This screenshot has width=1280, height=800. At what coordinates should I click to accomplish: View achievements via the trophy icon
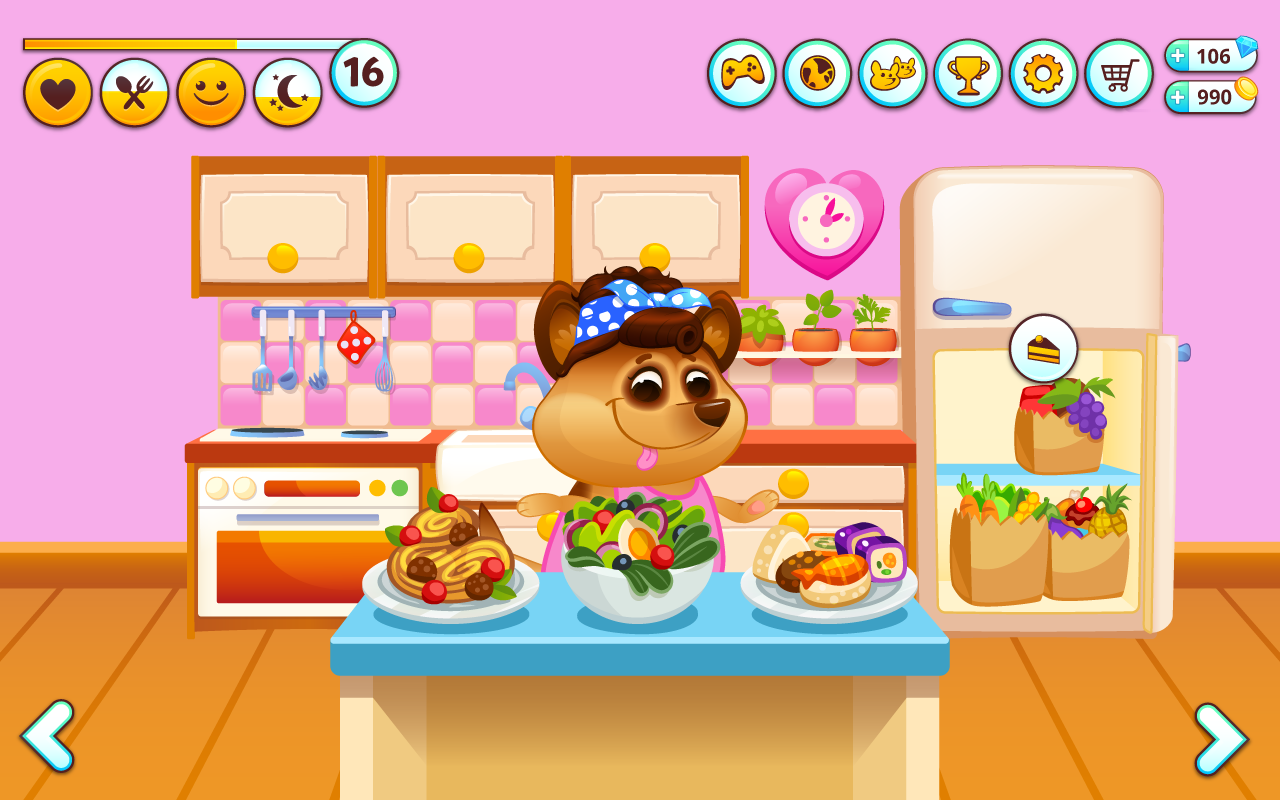click(x=969, y=73)
